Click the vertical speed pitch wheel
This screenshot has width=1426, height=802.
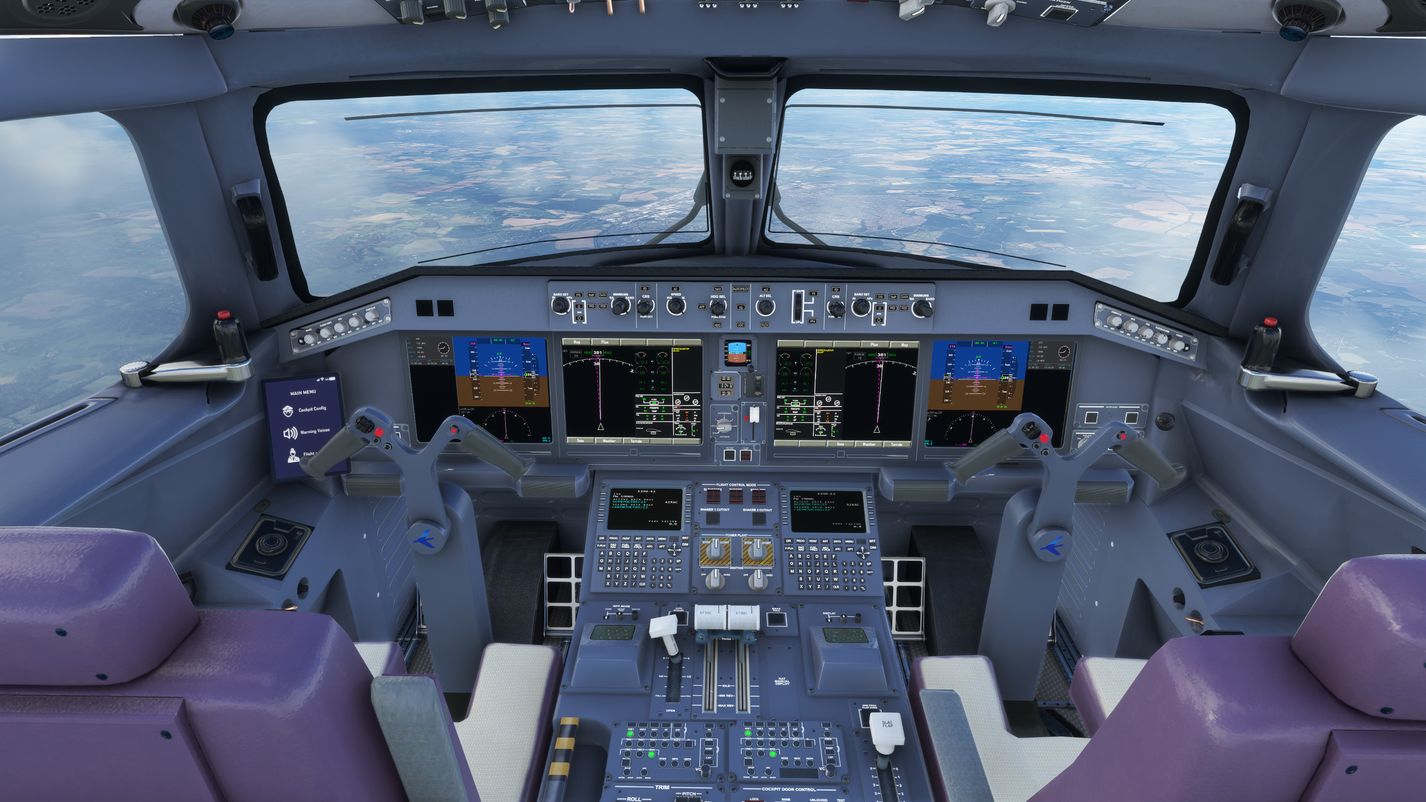point(798,305)
